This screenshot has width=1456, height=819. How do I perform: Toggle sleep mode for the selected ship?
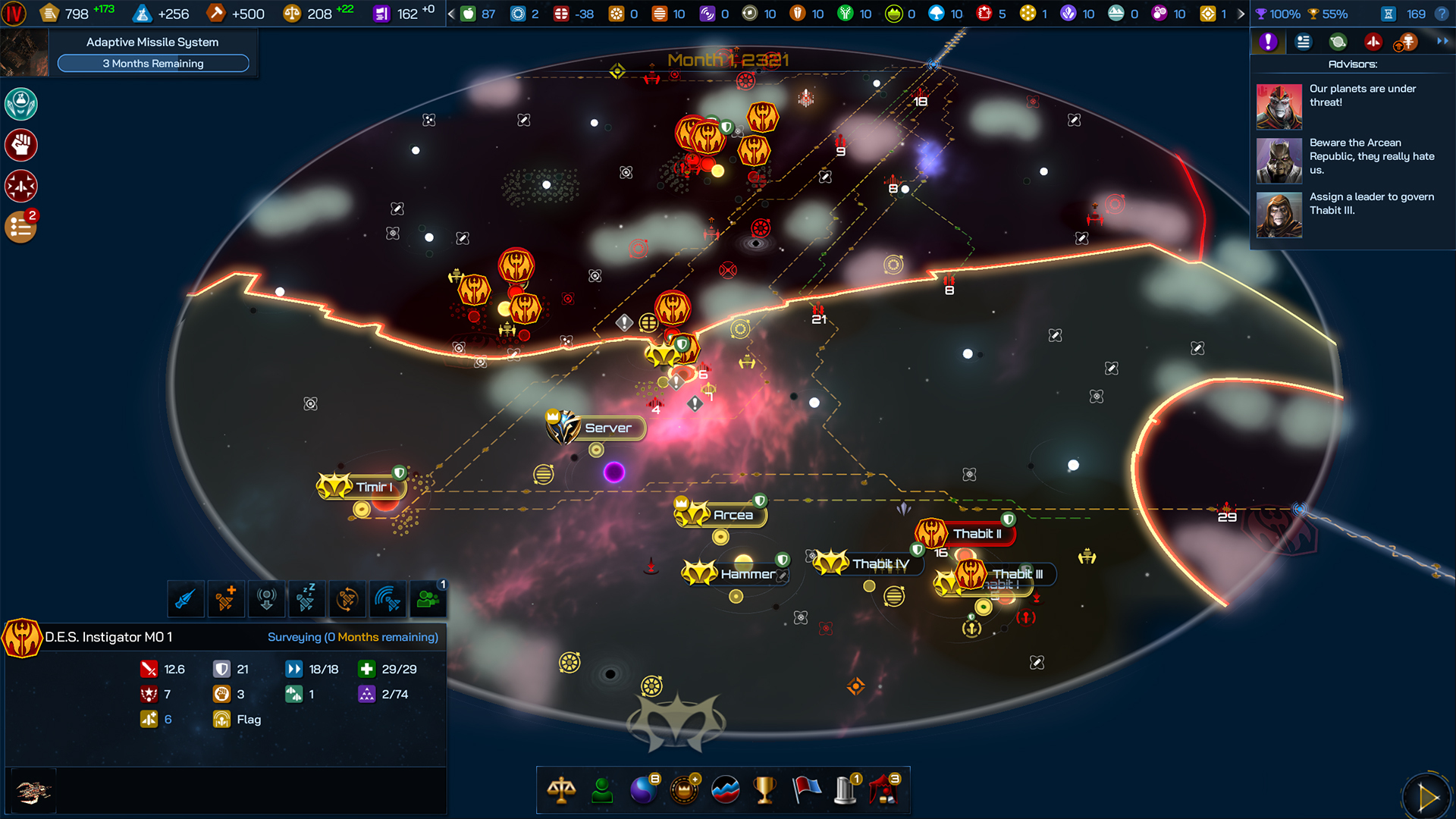click(x=306, y=599)
